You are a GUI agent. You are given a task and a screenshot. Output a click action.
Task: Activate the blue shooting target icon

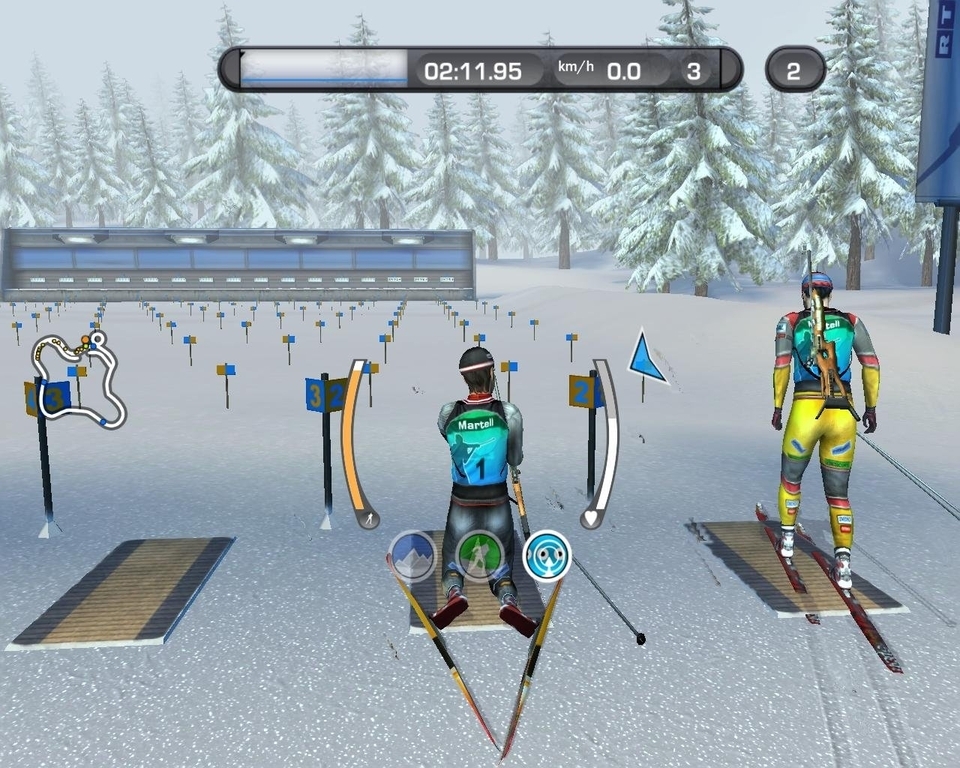click(547, 555)
